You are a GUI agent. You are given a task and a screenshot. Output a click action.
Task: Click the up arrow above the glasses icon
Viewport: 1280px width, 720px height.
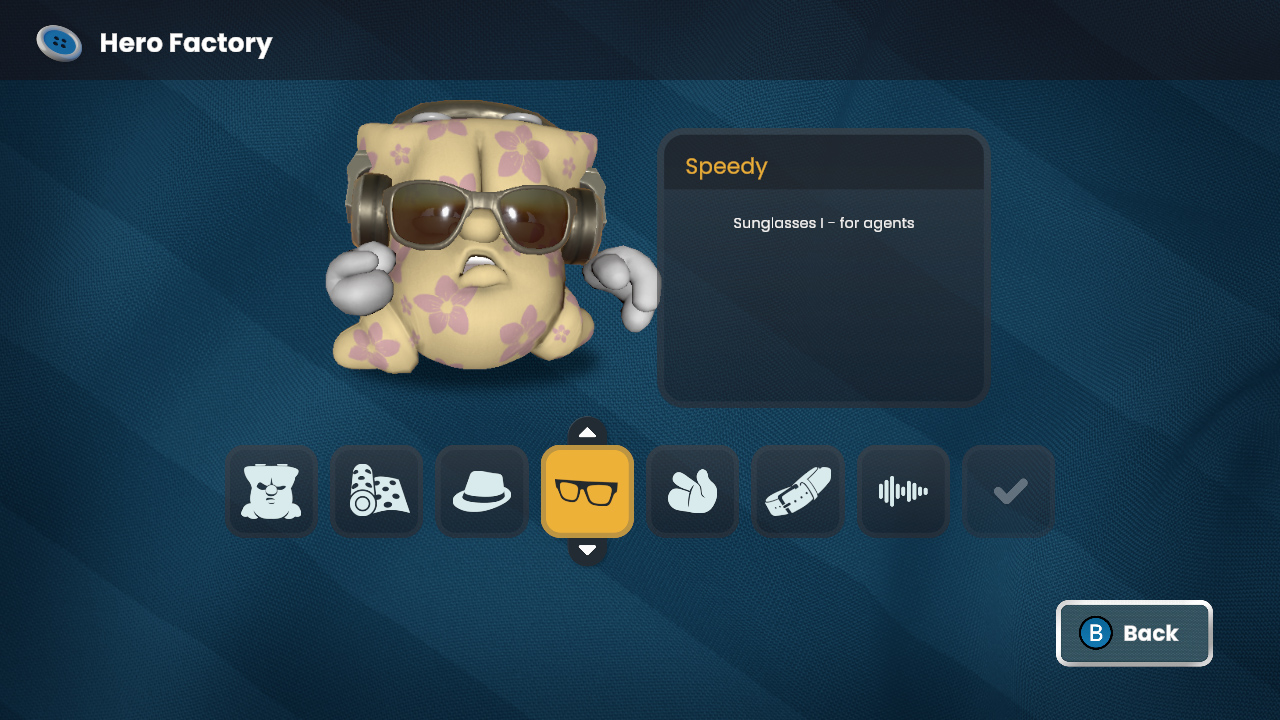(587, 431)
